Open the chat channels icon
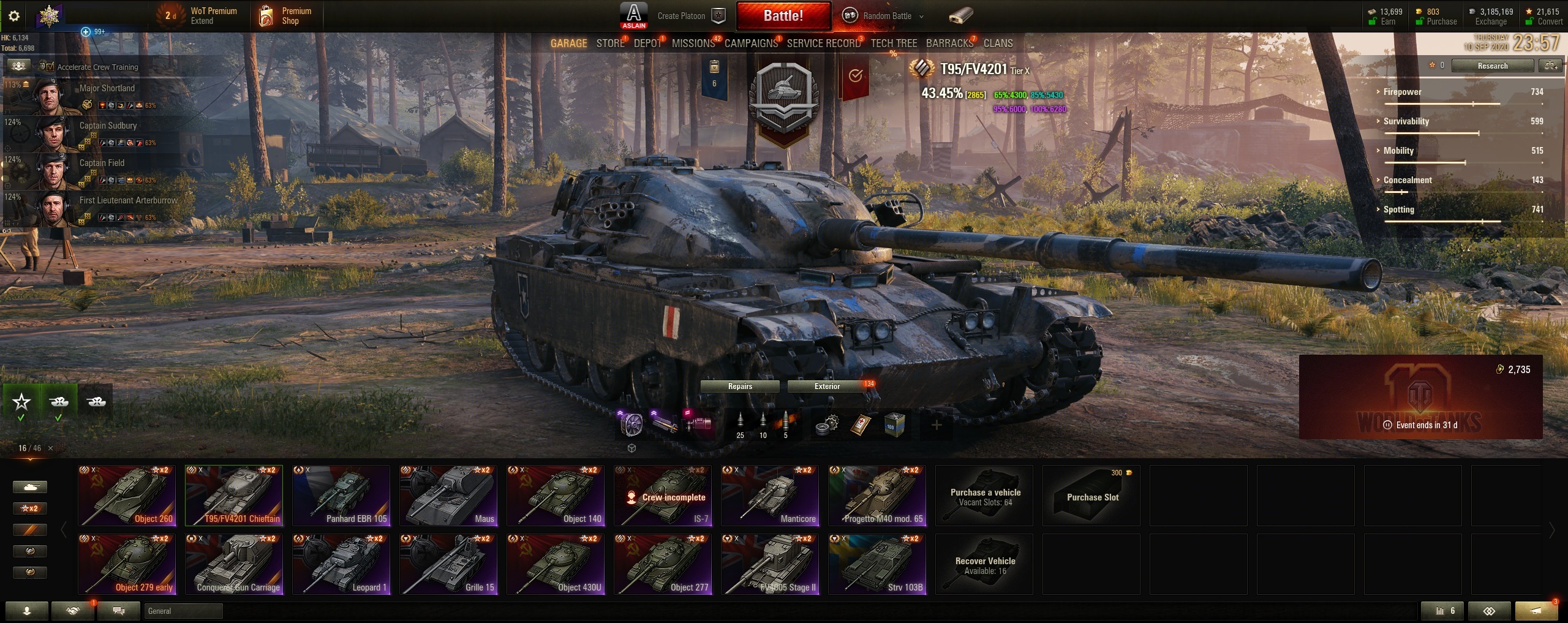This screenshot has height=623, width=1568. point(119,611)
